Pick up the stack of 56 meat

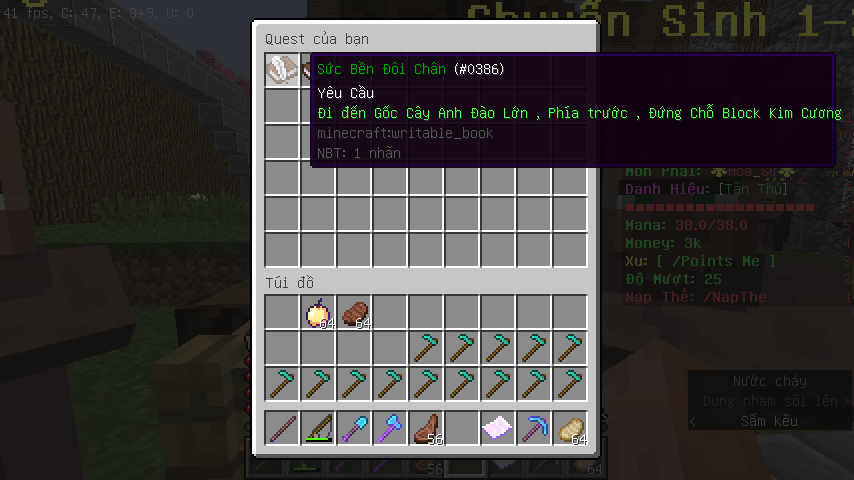[x=426, y=429]
